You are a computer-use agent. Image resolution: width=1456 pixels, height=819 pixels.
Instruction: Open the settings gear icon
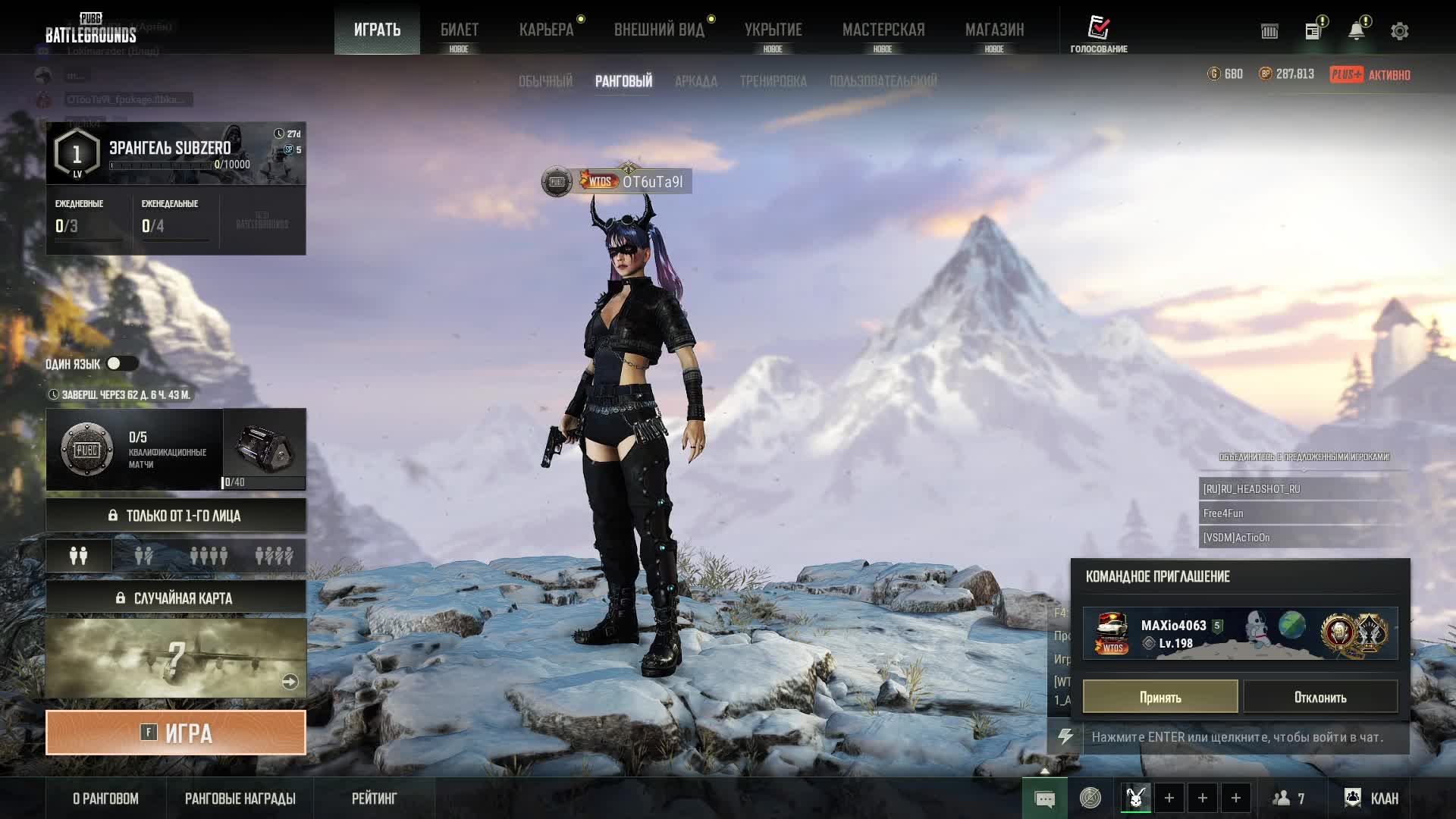1399,31
